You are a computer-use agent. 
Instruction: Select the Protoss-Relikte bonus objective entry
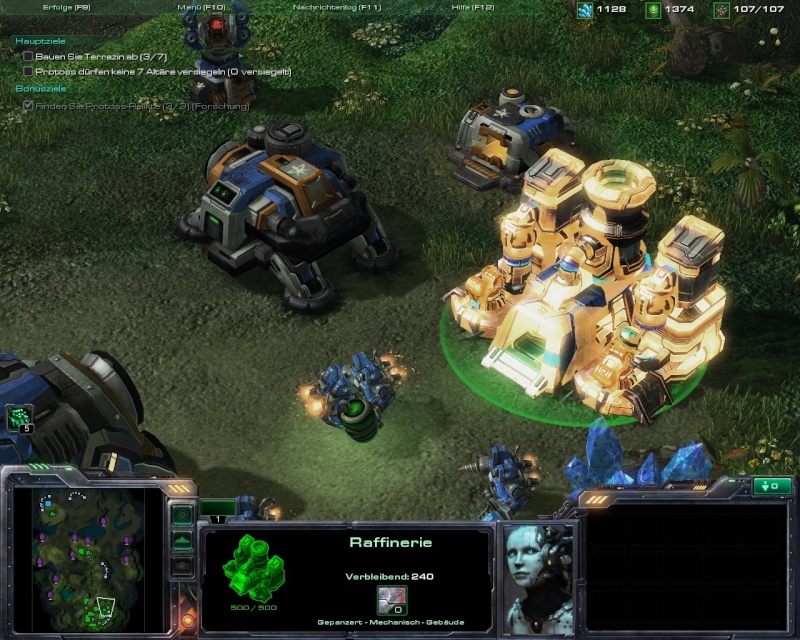click(x=140, y=105)
